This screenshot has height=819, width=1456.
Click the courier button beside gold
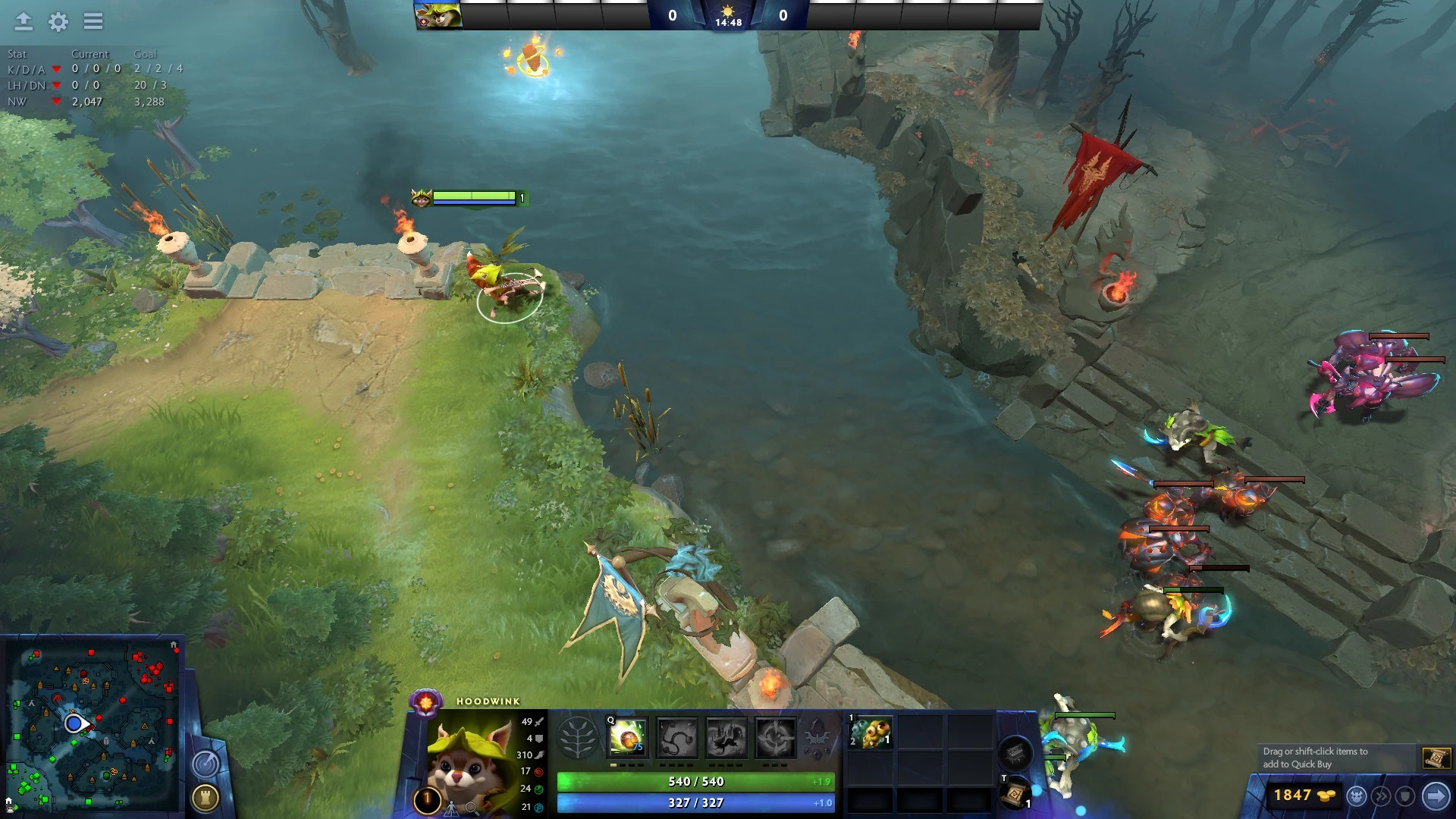1357,795
